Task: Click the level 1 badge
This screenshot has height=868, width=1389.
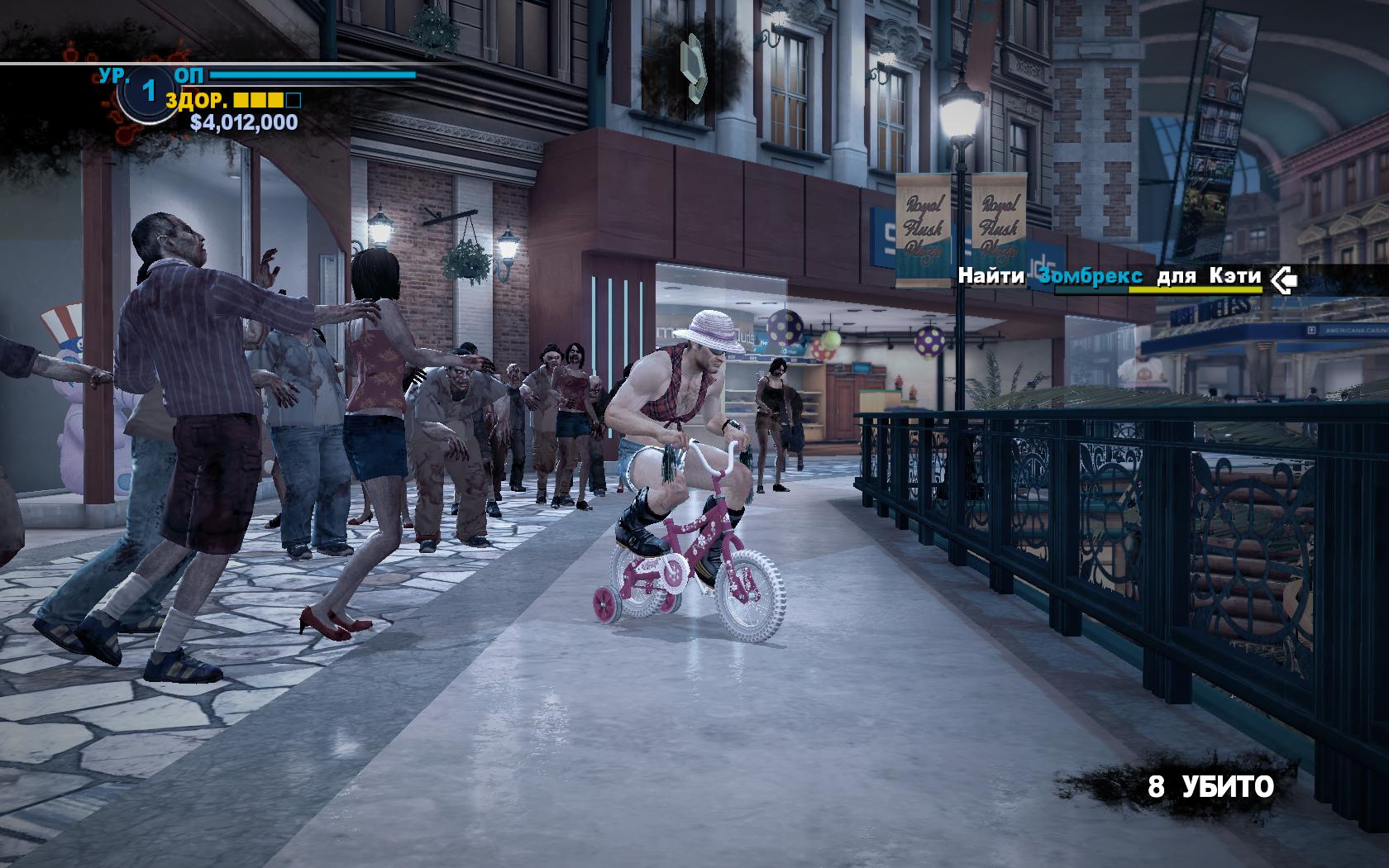Action: pyautogui.click(x=149, y=92)
